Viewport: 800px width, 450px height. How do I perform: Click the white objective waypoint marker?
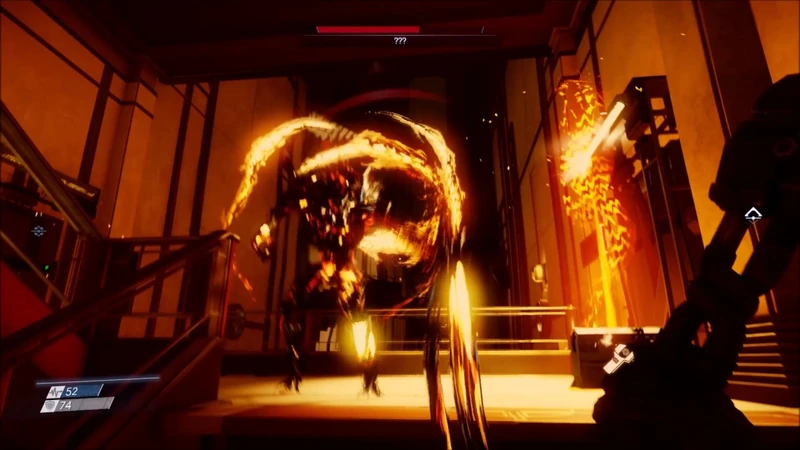751,213
